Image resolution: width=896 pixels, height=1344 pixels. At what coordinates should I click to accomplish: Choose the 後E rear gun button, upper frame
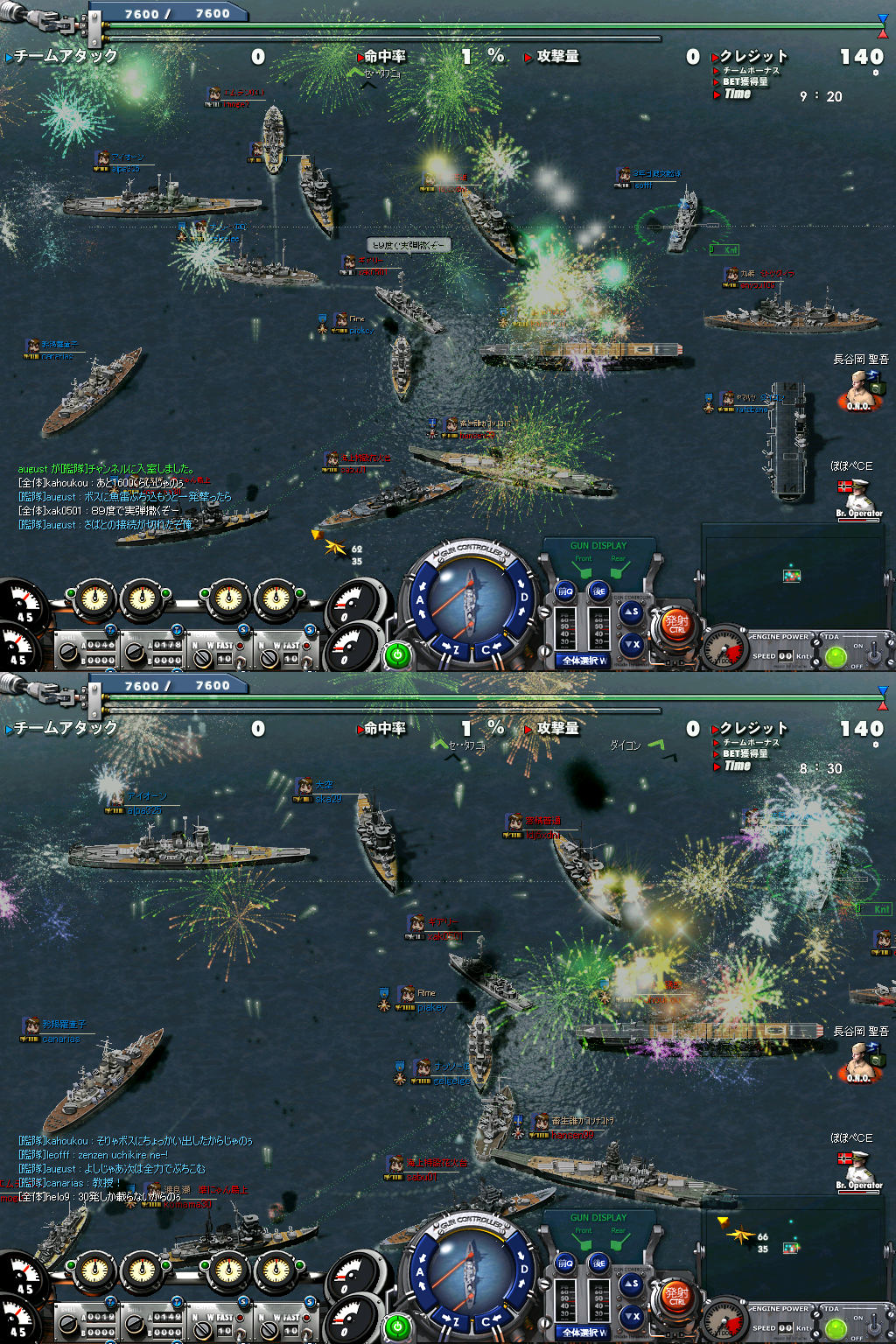[598, 591]
